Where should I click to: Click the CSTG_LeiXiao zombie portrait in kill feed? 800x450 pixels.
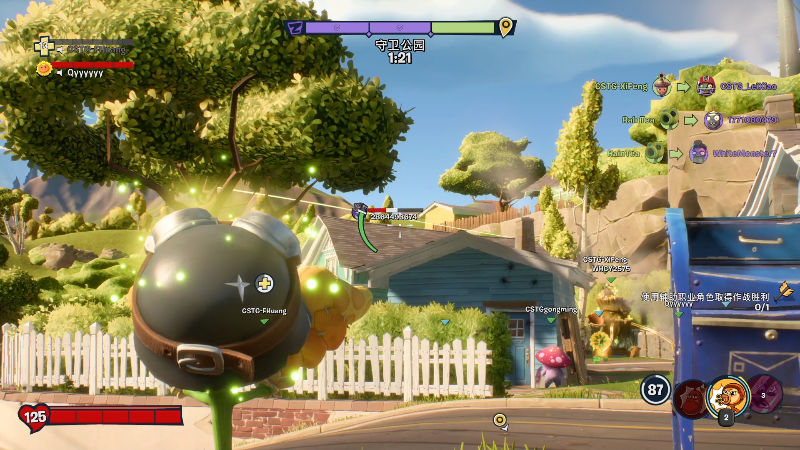pyautogui.click(x=706, y=86)
